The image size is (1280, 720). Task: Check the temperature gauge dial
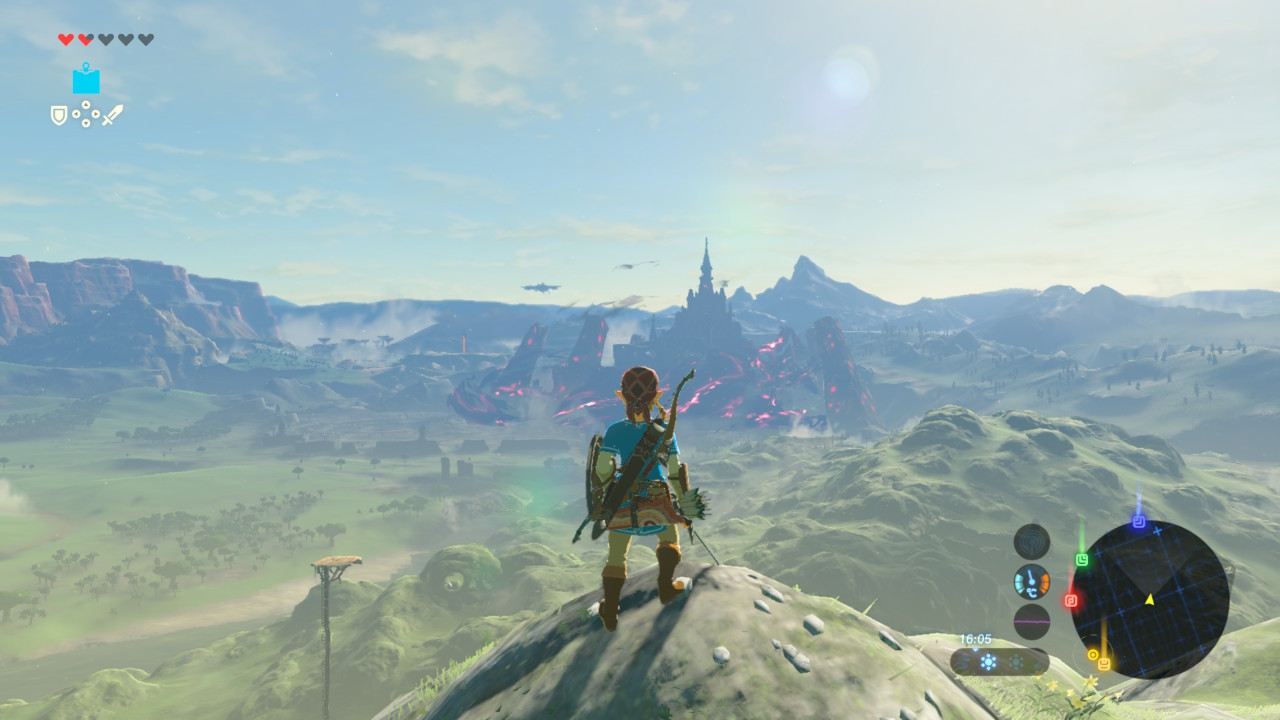[x=1032, y=581]
